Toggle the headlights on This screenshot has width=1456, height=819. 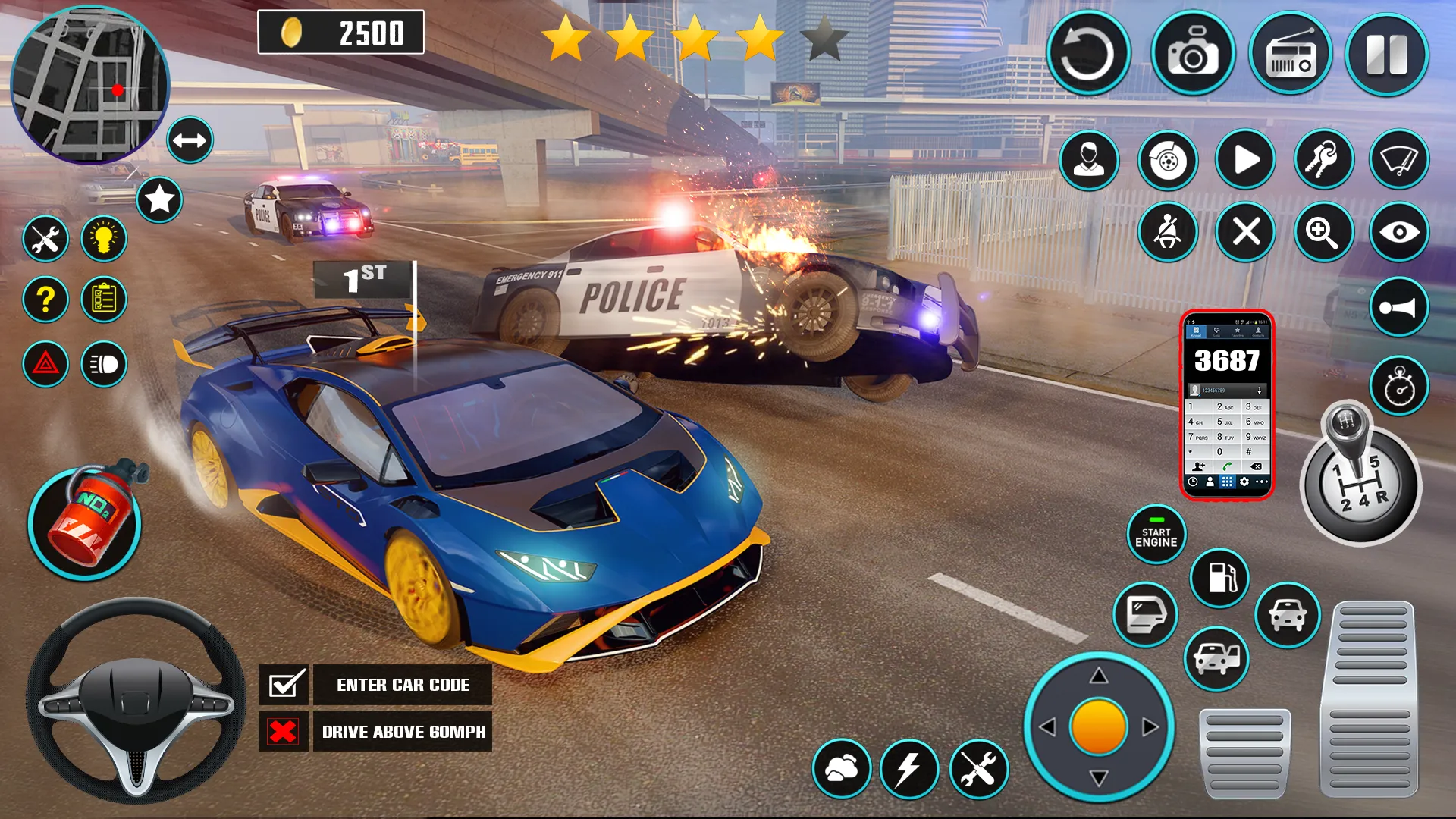[x=105, y=364]
